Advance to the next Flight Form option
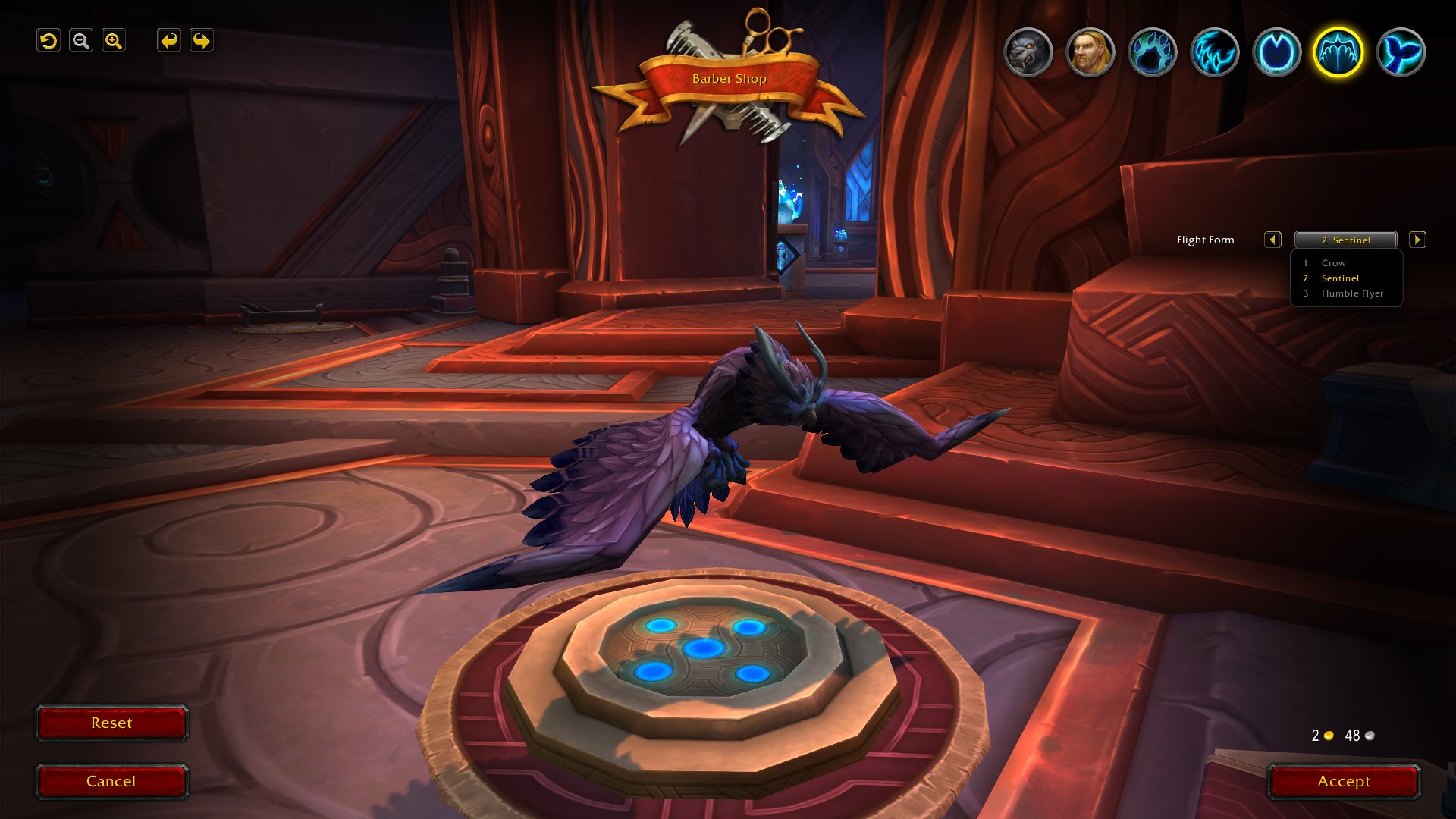 click(x=1417, y=240)
